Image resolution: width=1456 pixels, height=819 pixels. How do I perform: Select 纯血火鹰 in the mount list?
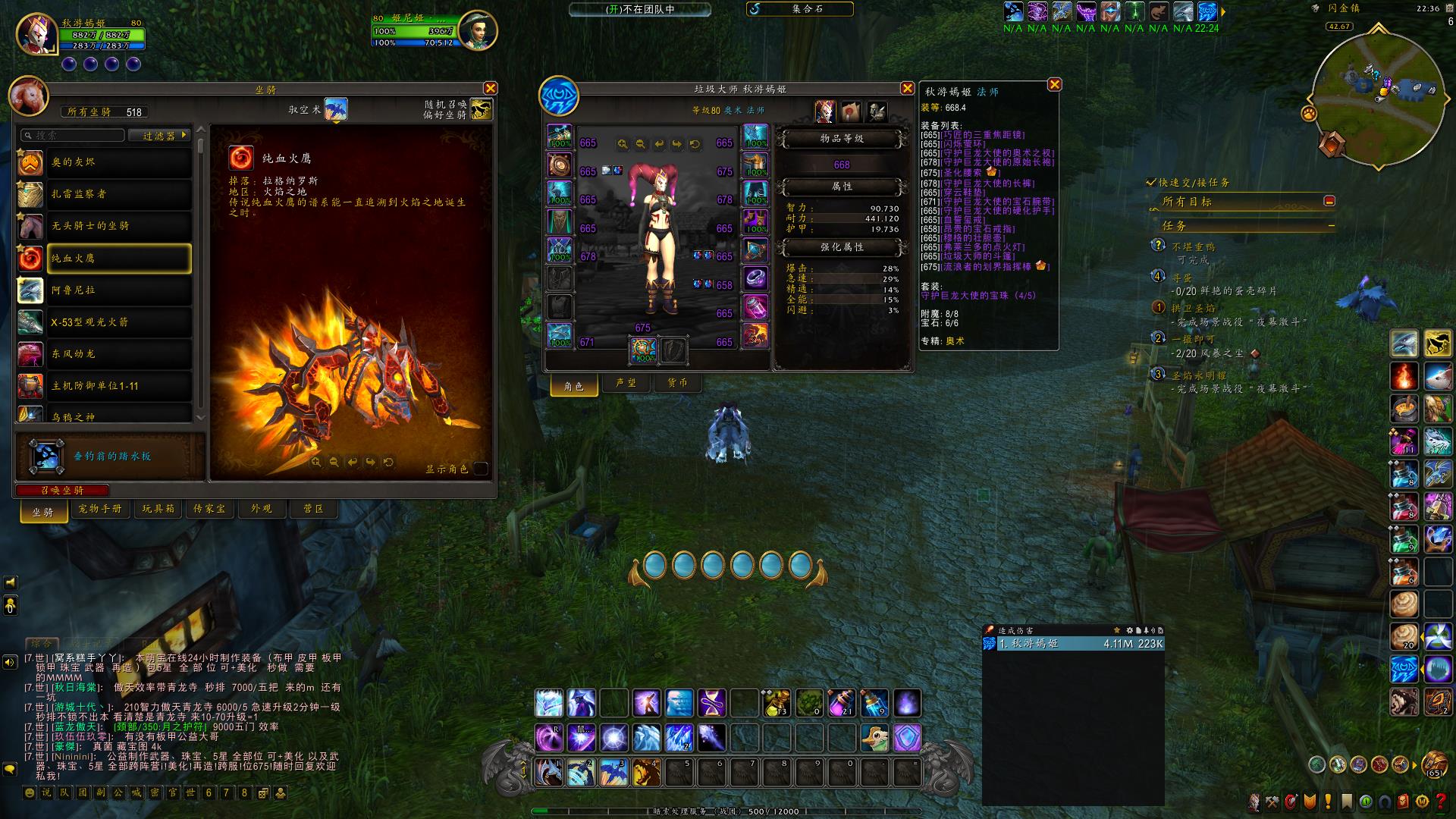(118, 259)
